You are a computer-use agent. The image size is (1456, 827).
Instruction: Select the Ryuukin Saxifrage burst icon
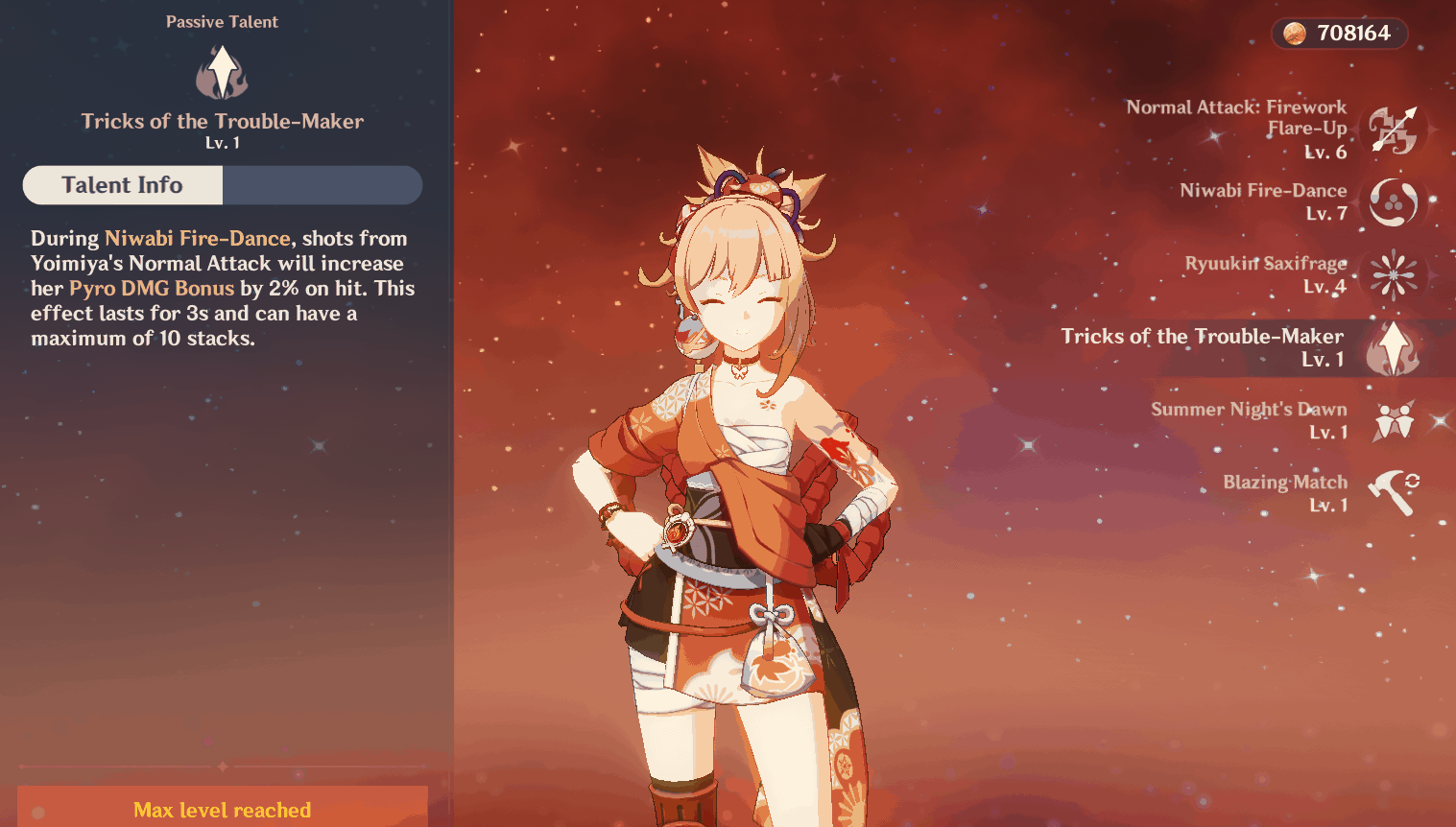pos(1394,276)
